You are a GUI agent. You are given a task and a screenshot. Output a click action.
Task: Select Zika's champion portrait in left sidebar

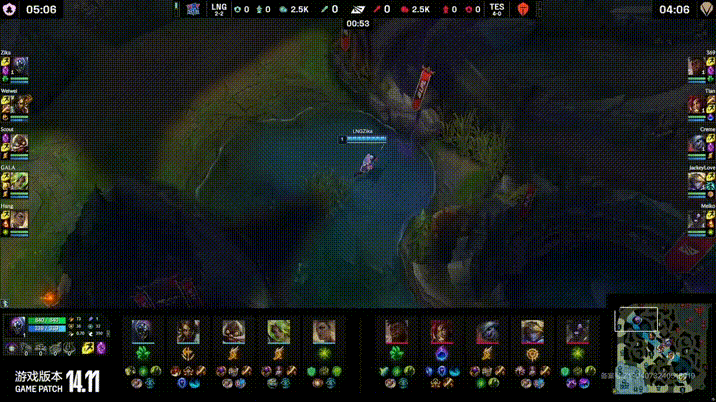(20, 67)
